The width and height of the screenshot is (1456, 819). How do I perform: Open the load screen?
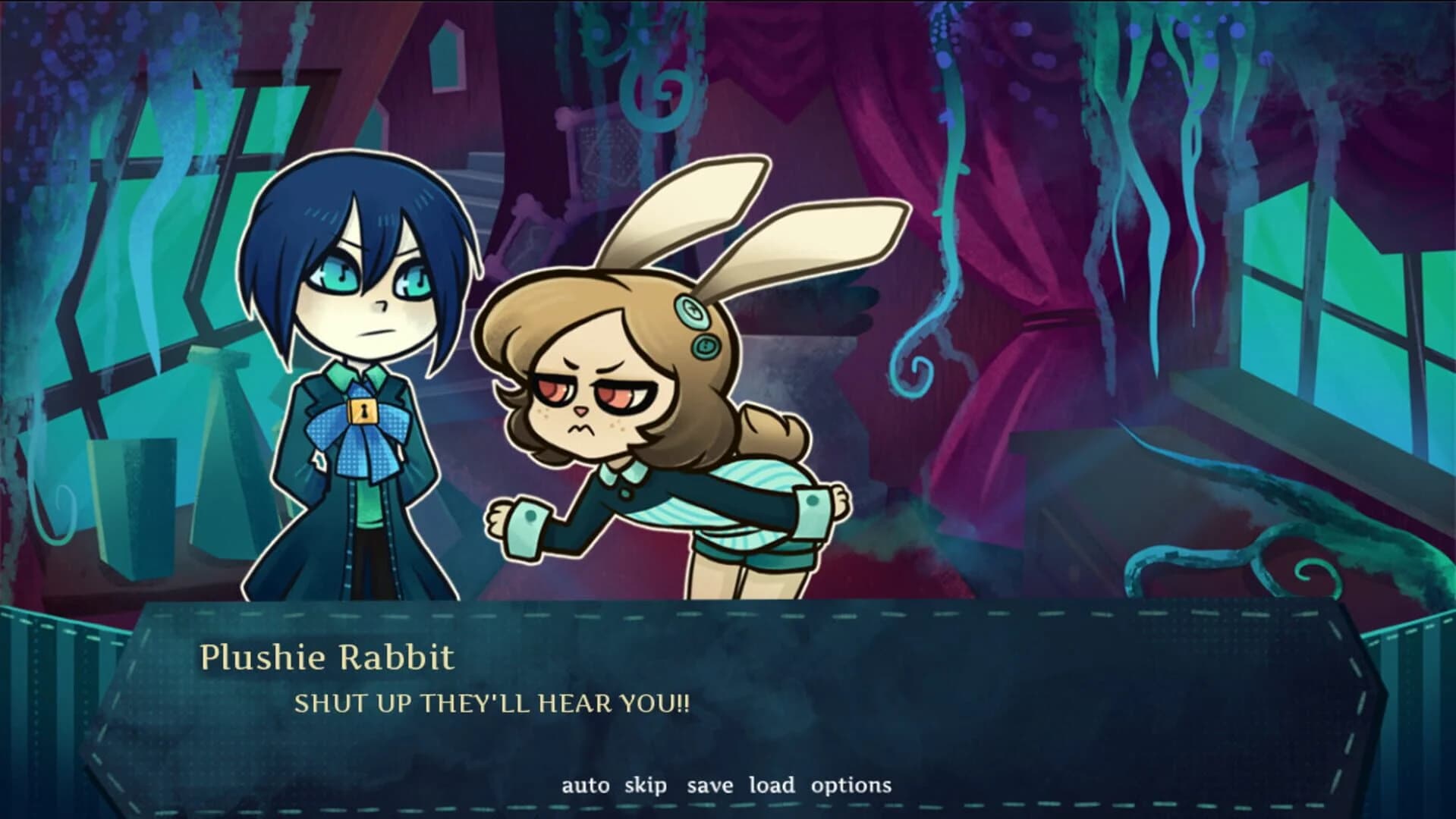[772, 786]
